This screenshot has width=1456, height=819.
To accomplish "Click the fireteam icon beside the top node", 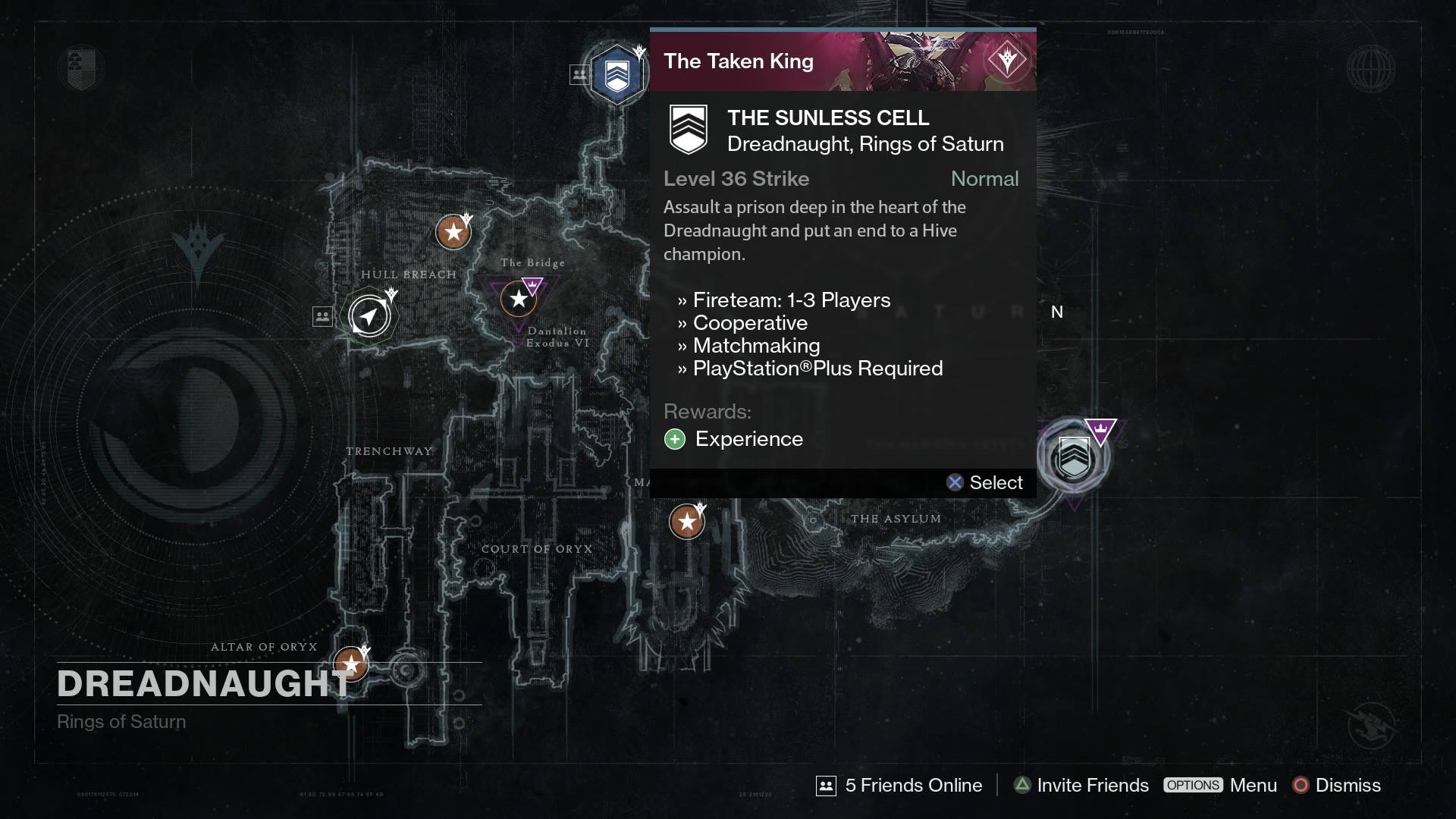I will 579,74.
